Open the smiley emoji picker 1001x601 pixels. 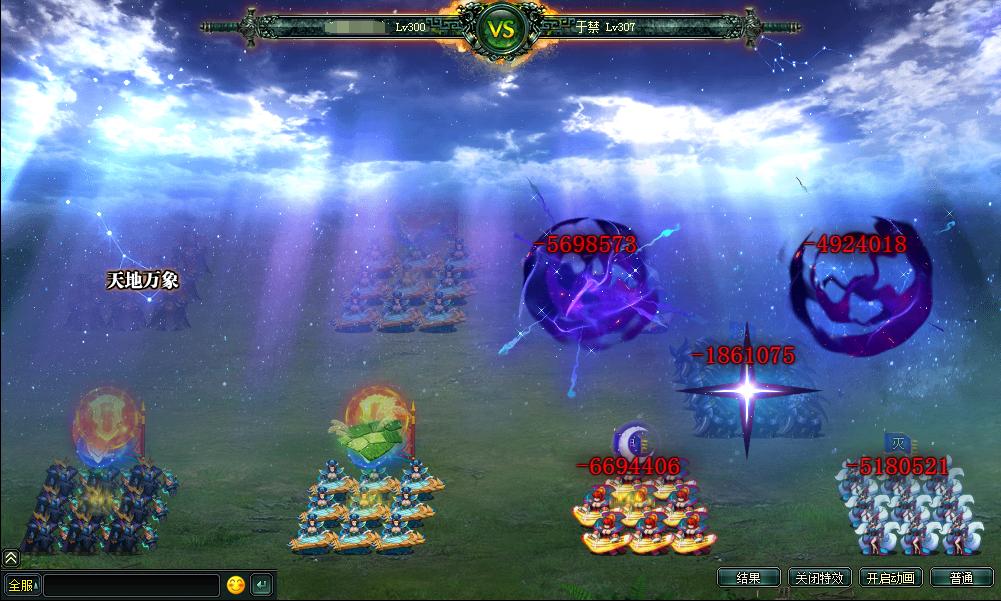(x=236, y=584)
